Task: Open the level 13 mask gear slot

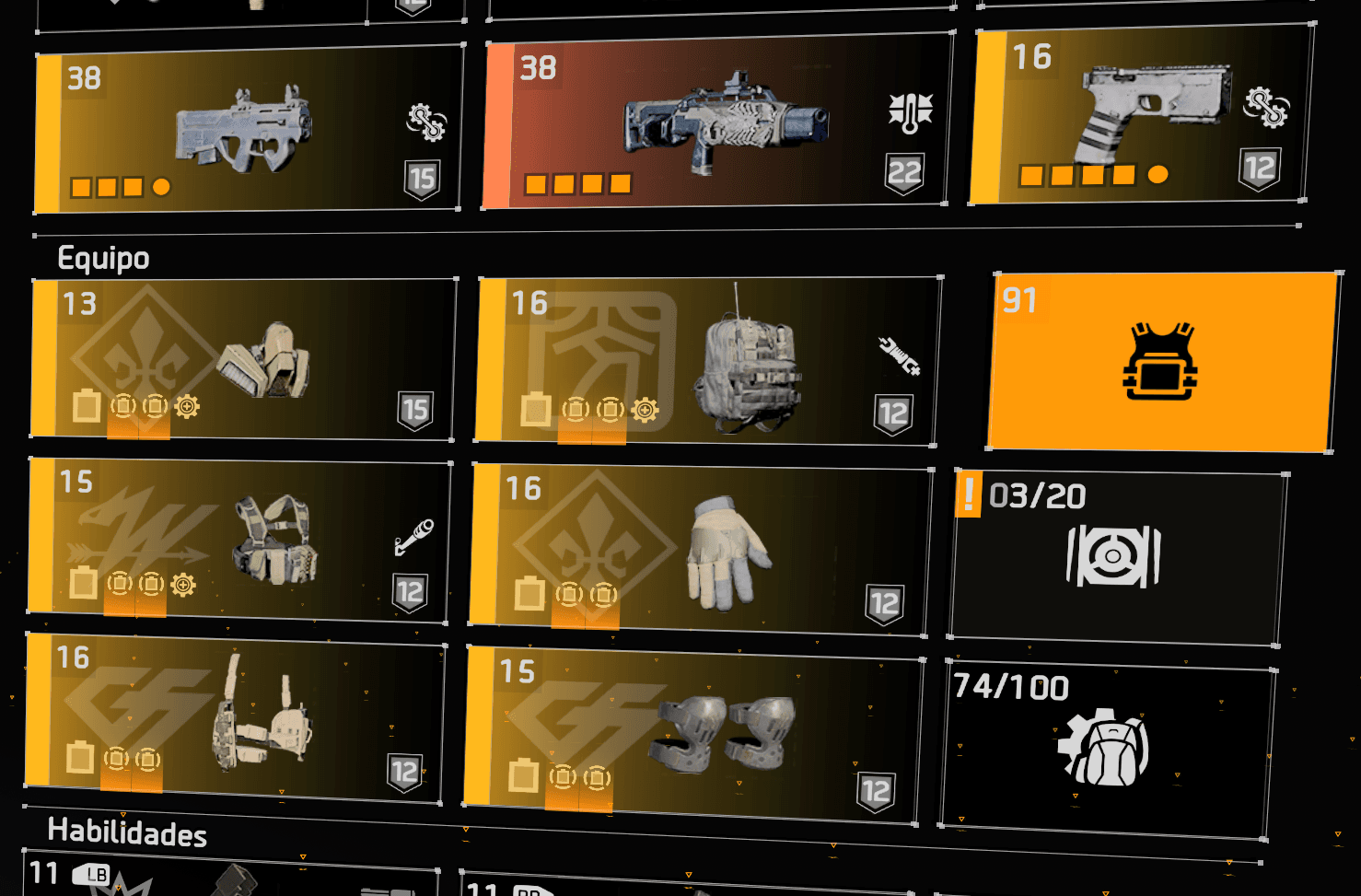Action: [x=244, y=359]
